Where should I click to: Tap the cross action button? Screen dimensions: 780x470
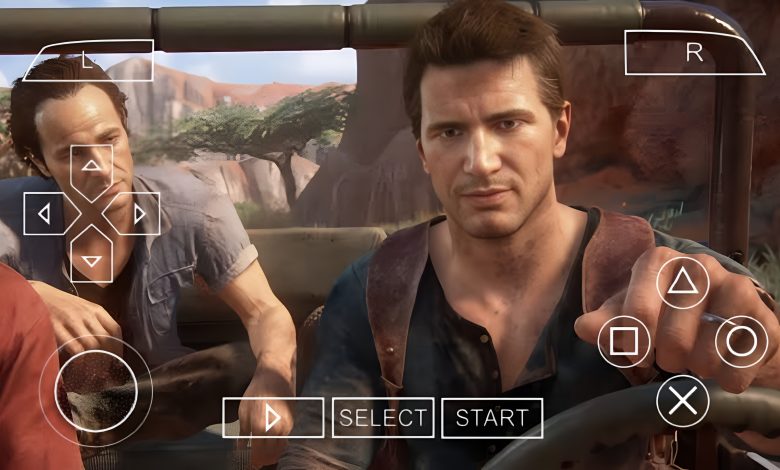pos(683,401)
